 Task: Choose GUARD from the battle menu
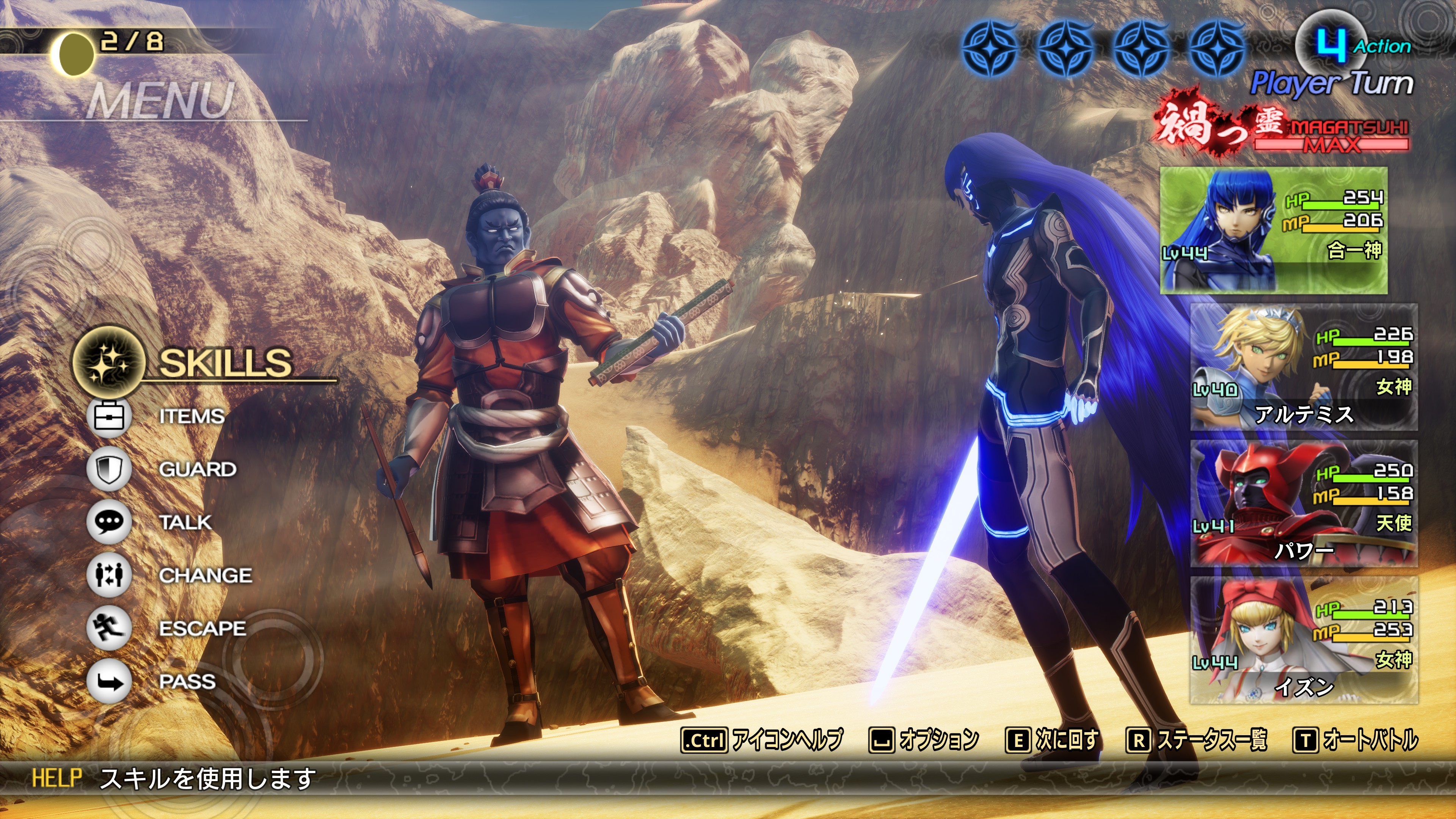pyautogui.click(x=197, y=469)
